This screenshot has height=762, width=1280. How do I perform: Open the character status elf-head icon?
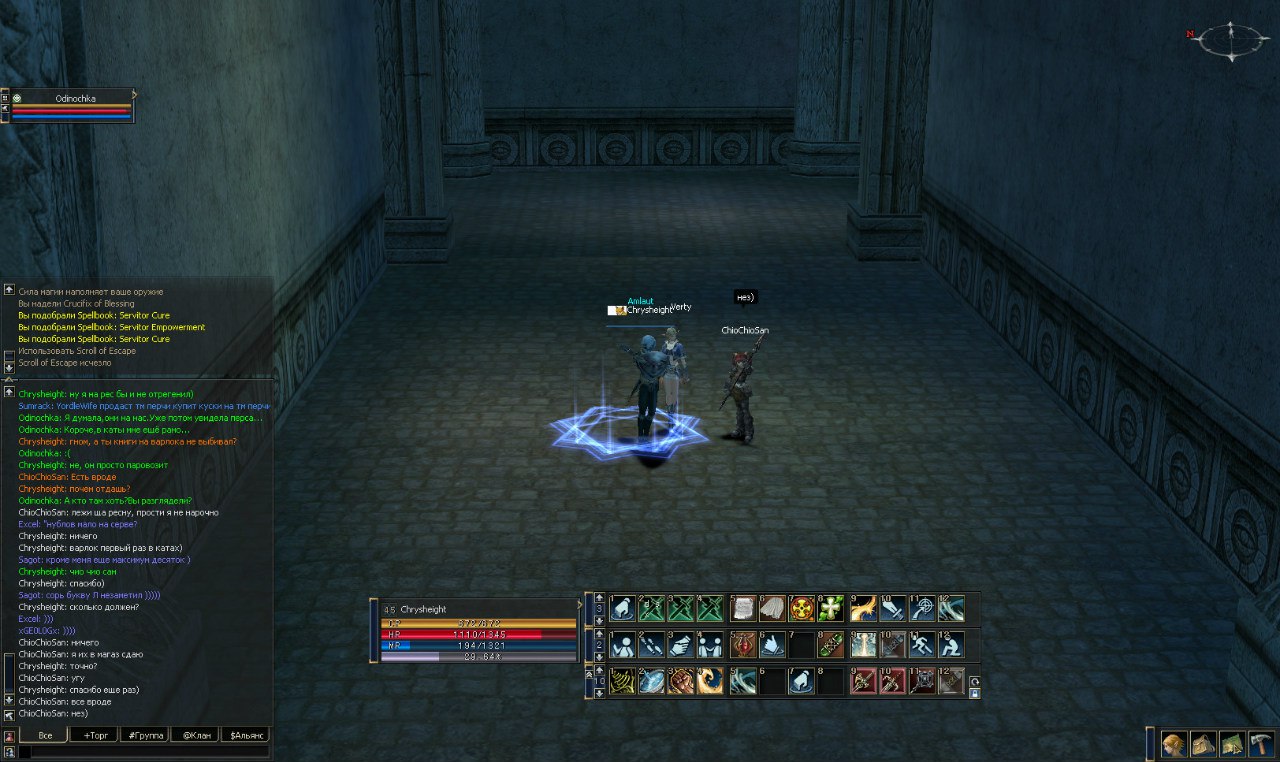coord(1173,744)
